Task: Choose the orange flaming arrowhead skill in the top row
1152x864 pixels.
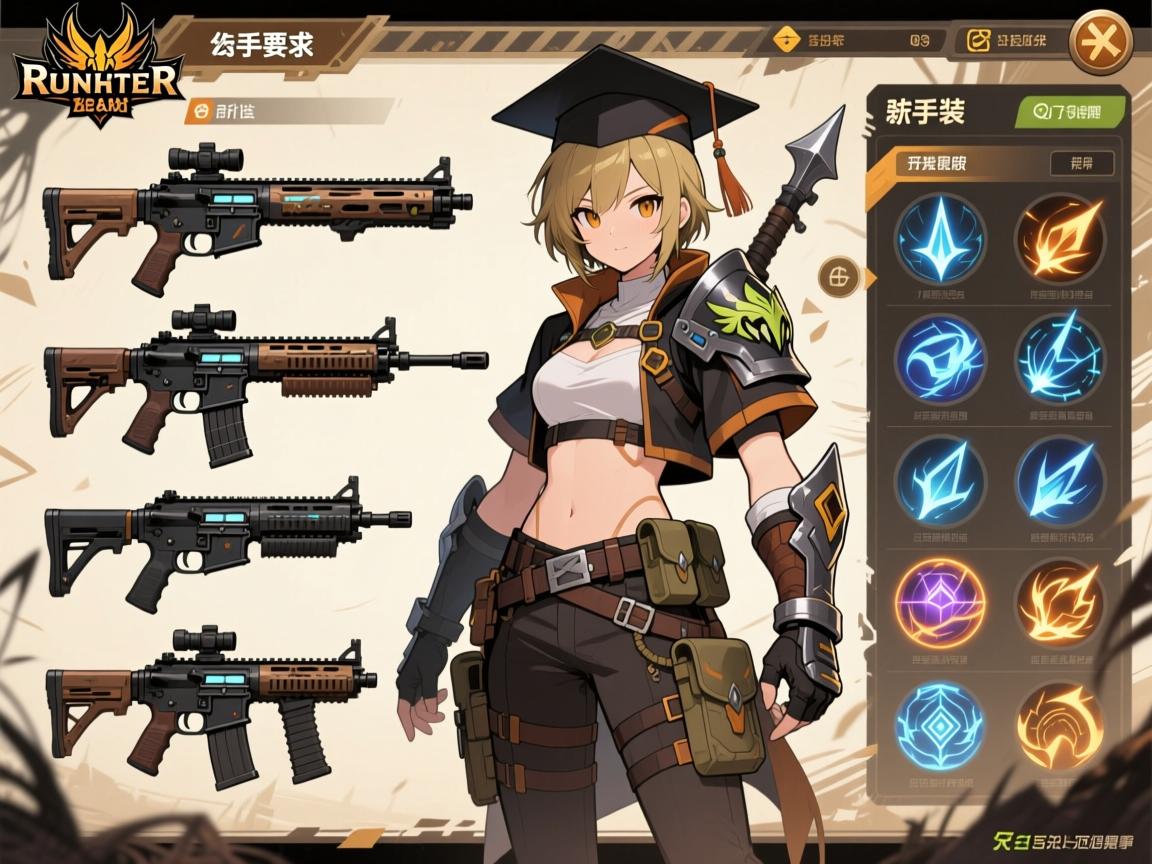Action: point(1059,240)
